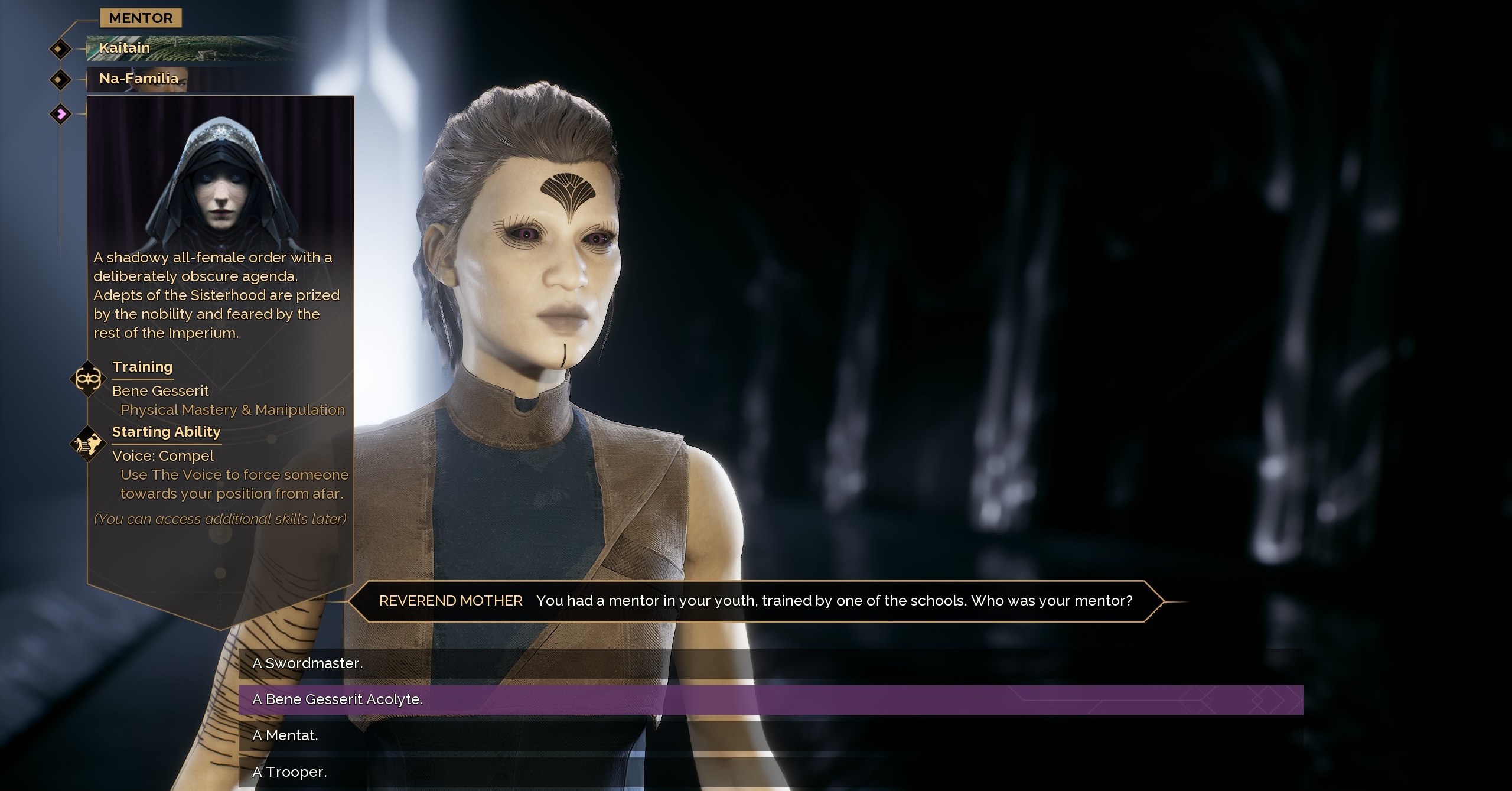
Task: Click the Training emblem icon
Action: [87, 378]
